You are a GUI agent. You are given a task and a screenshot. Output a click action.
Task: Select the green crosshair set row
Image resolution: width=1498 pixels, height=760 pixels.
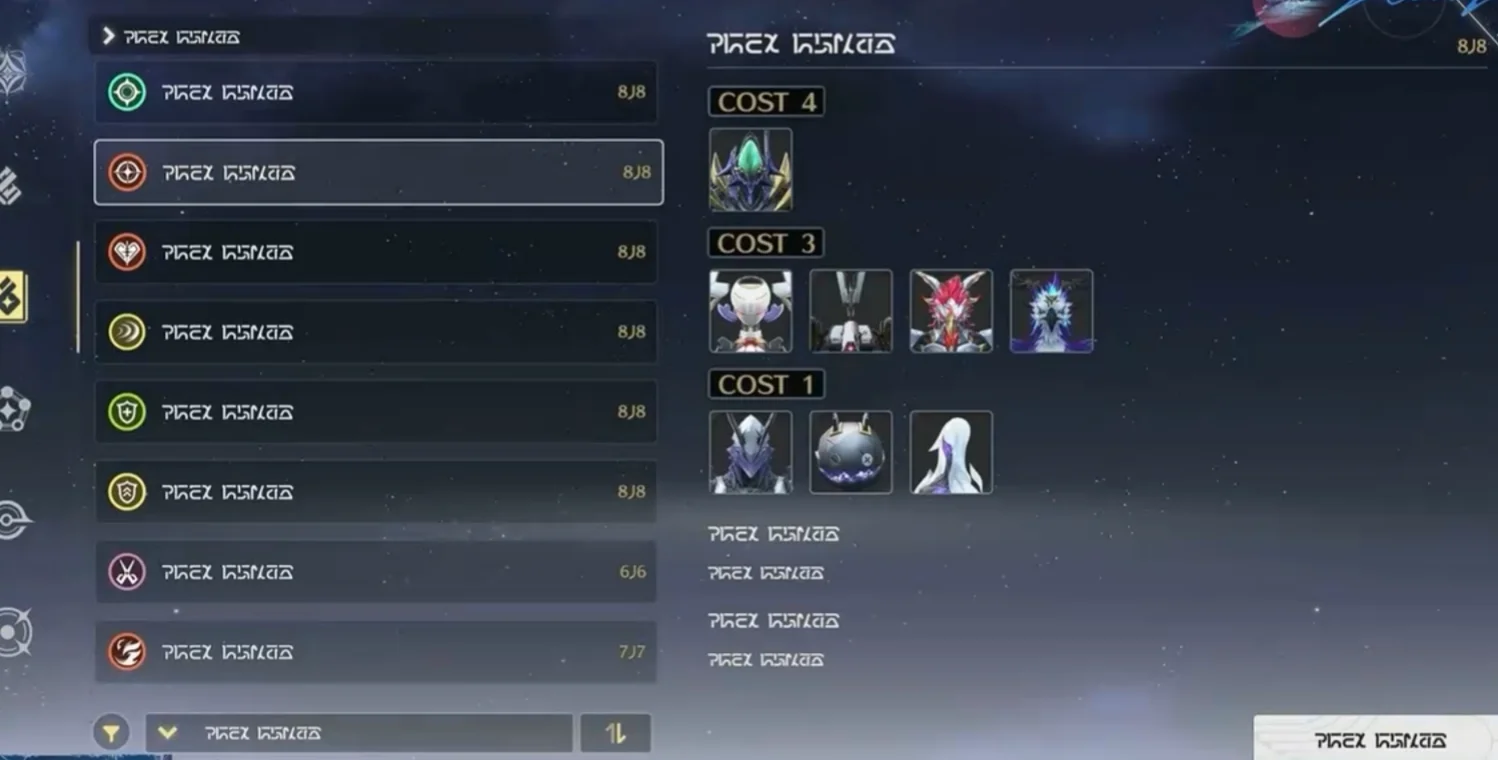tap(376, 92)
